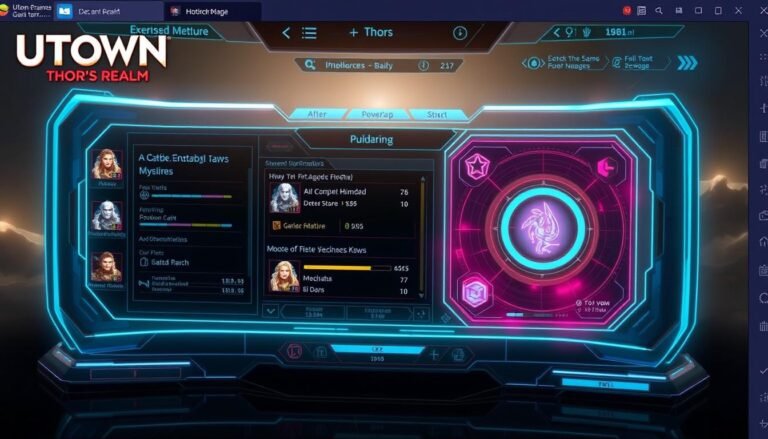Switch to the After tab

pos(318,114)
